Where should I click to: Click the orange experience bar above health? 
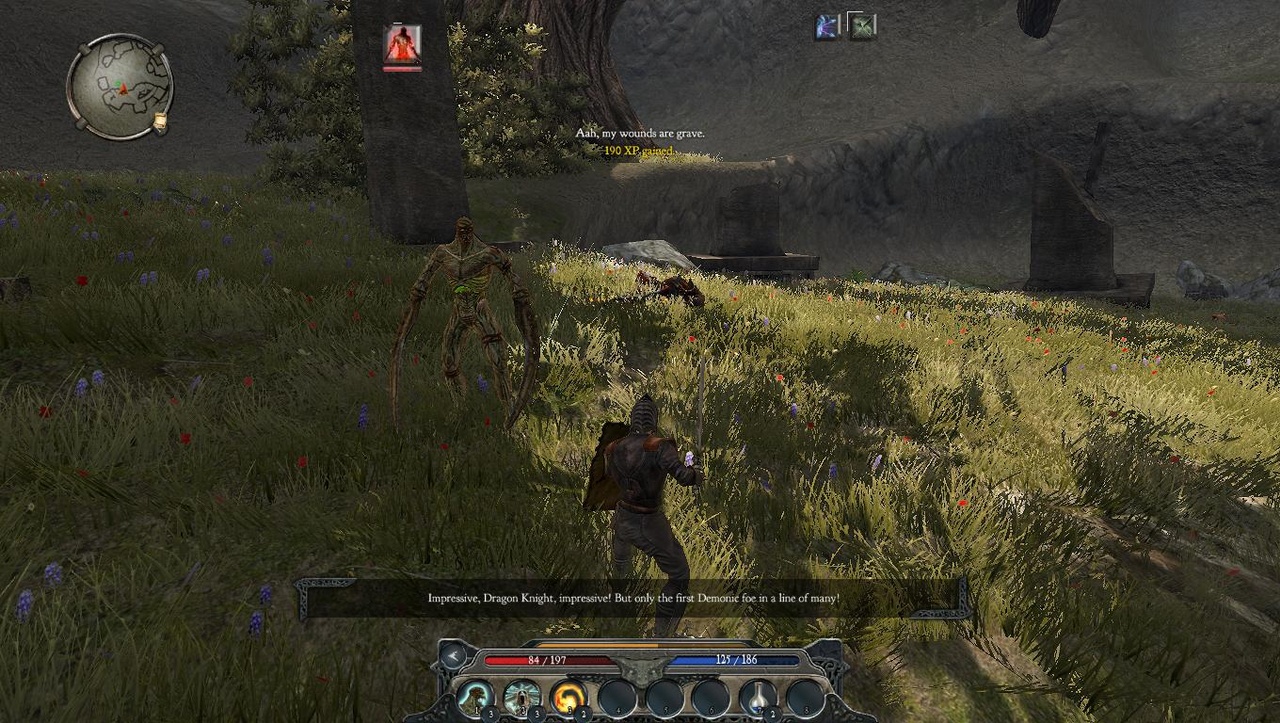(x=596, y=645)
